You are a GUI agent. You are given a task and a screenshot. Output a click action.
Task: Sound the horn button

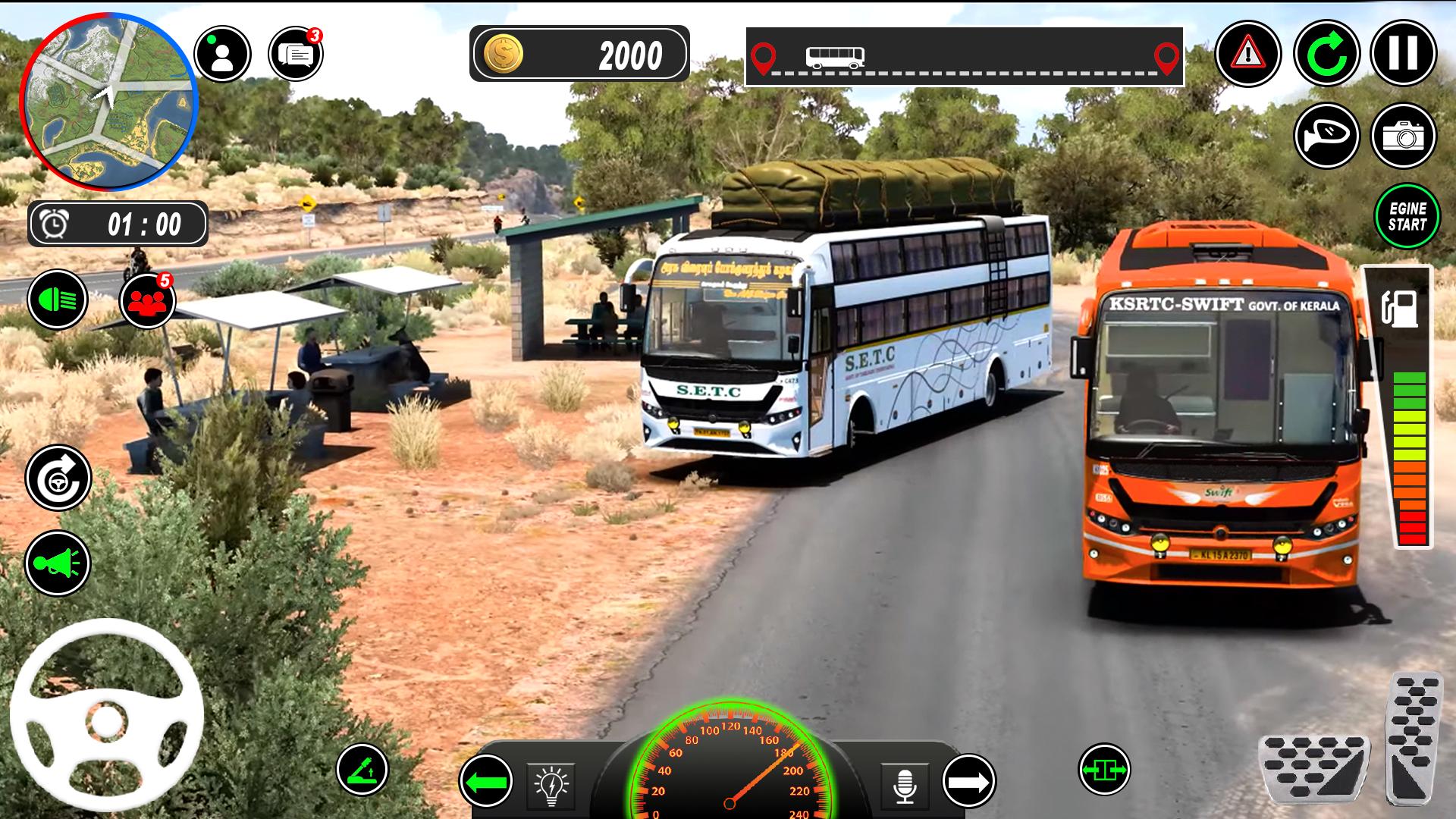click(x=58, y=563)
